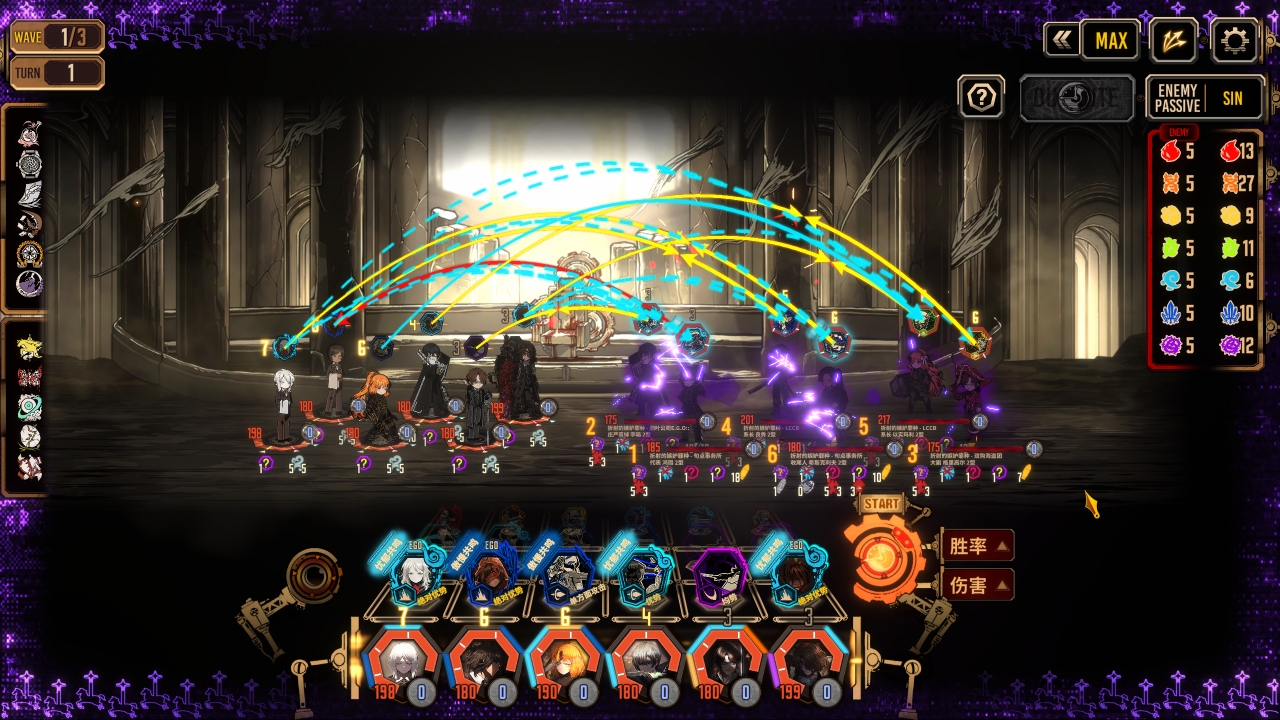This screenshot has height=720, width=1280.
Task: Click the bronze ring gear beside the skill chain
Action: coord(316,576)
